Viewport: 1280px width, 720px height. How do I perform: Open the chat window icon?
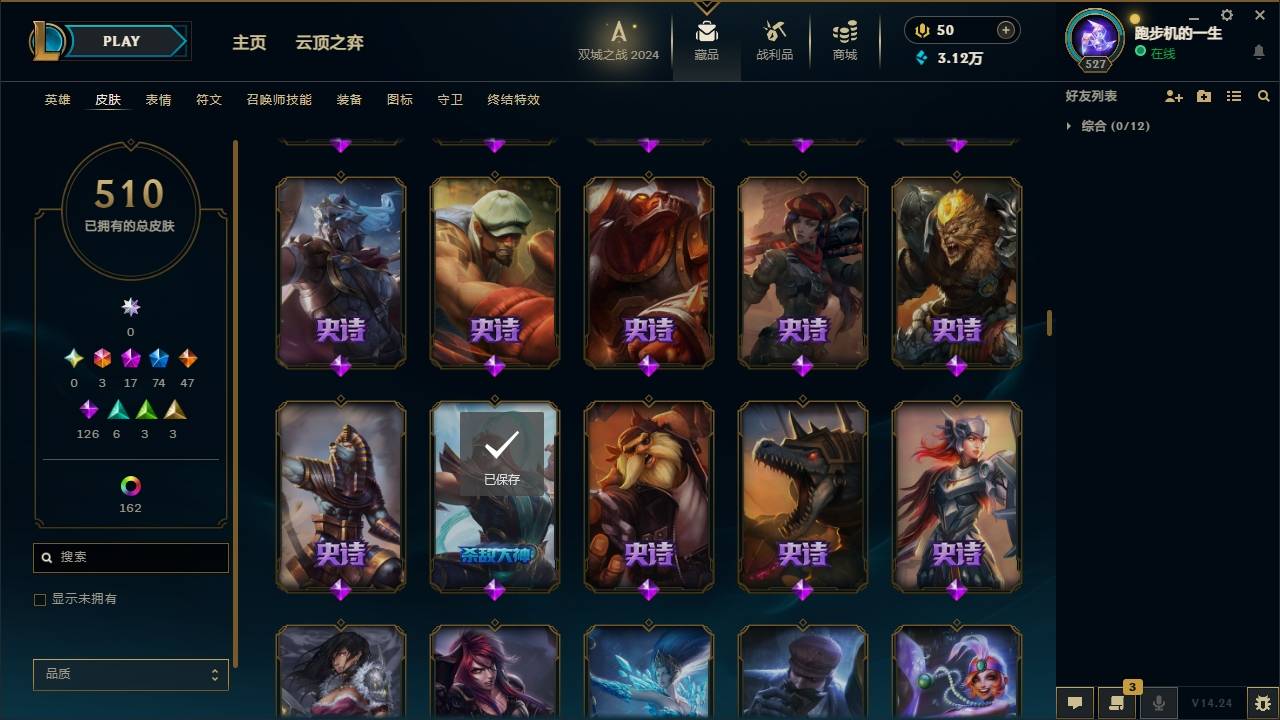1074,703
